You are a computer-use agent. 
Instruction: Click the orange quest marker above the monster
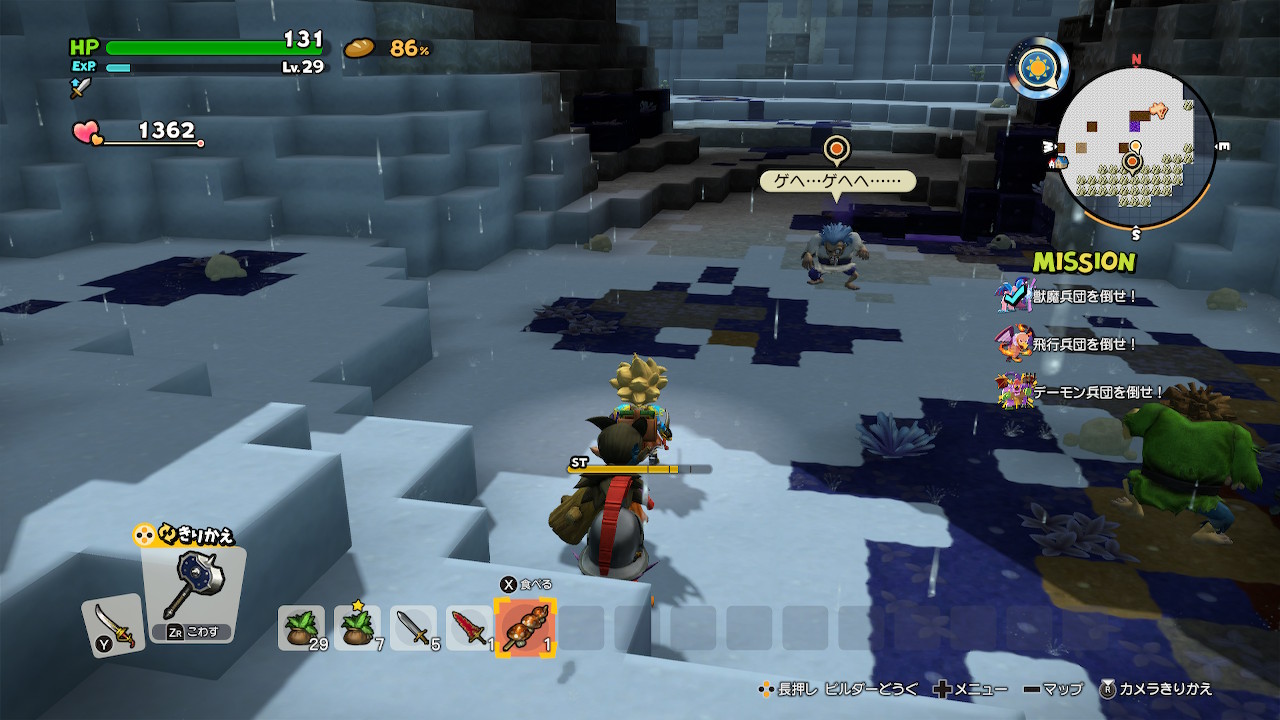[836, 151]
